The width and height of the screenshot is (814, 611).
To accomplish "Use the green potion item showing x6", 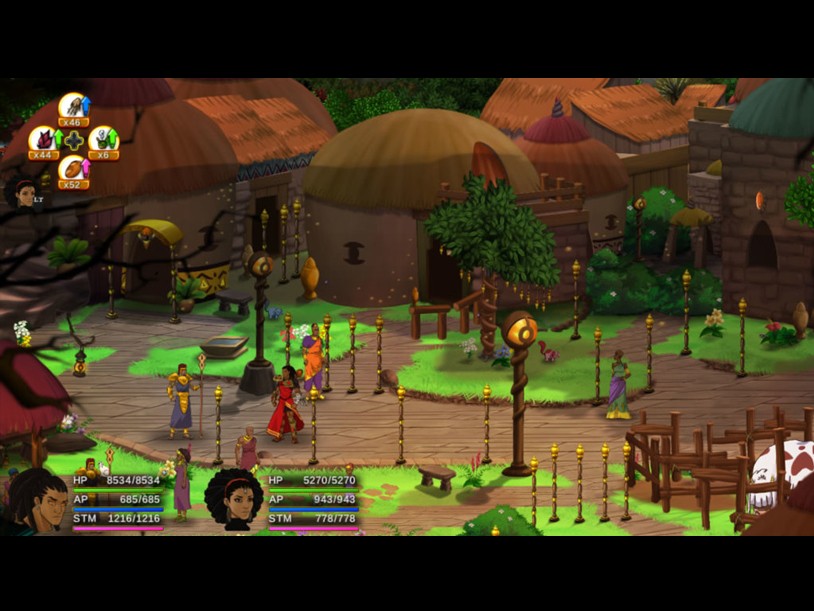I will click(103, 141).
